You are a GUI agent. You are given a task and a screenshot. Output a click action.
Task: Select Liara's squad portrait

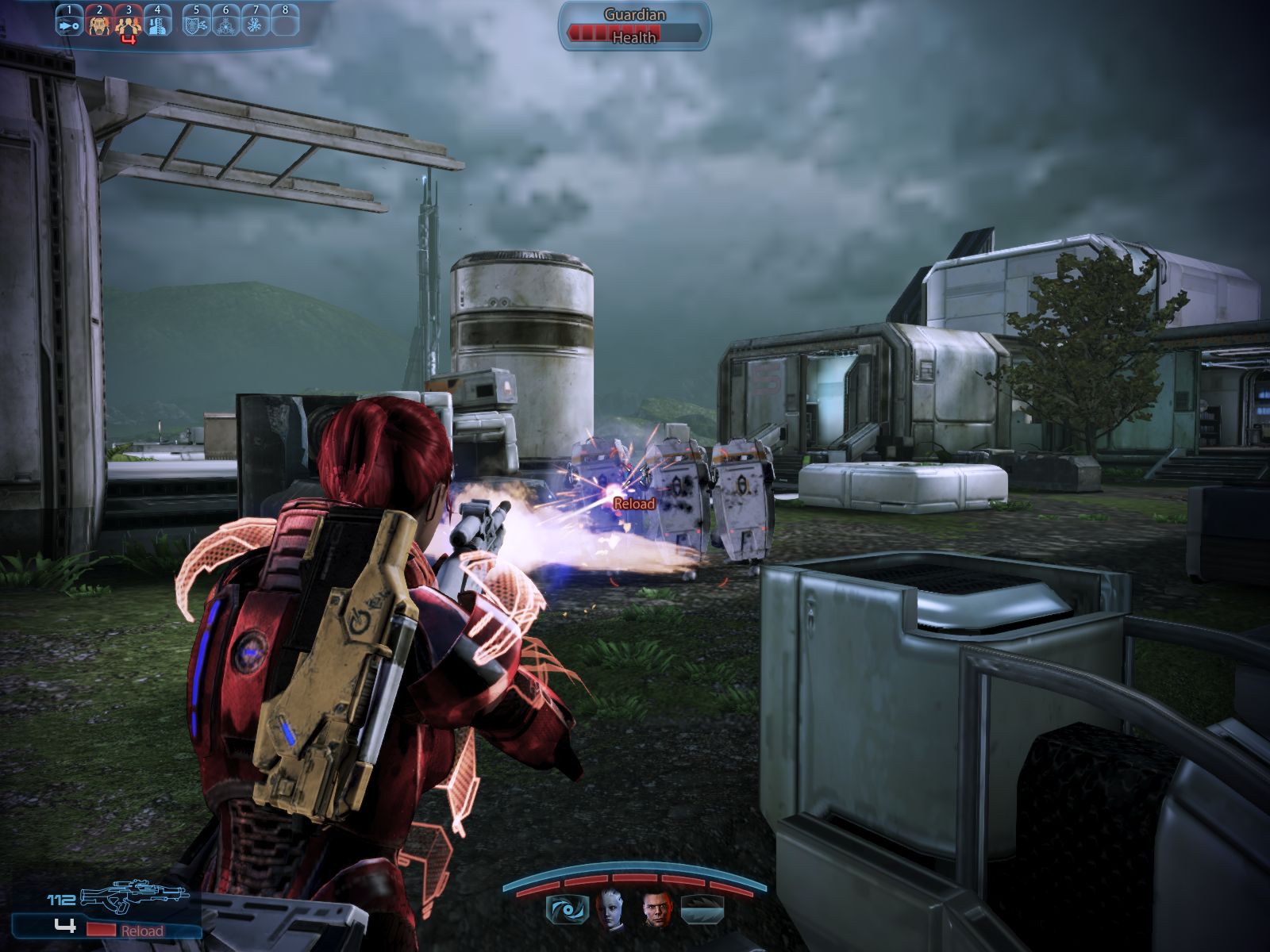[610, 909]
